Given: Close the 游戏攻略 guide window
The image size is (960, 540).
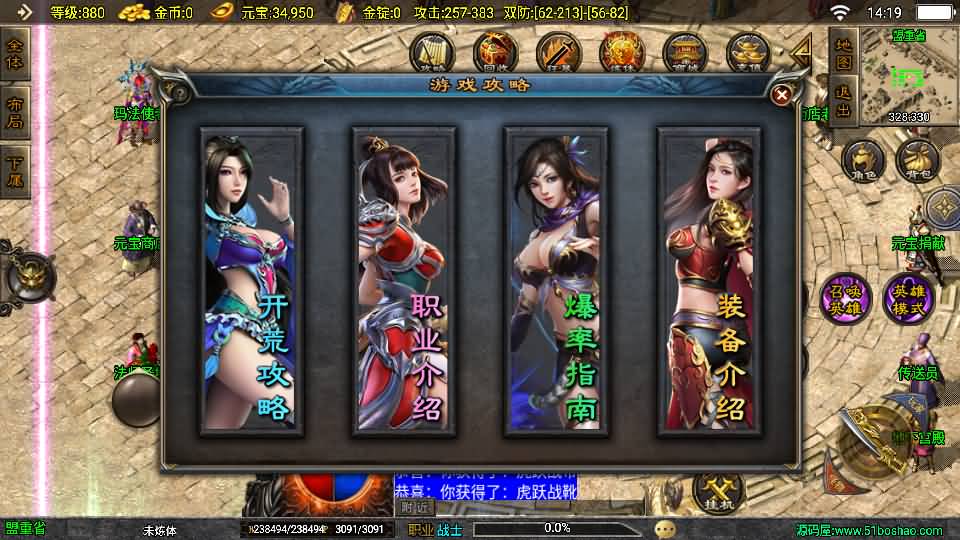Looking at the screenshot, I should 782,94.
